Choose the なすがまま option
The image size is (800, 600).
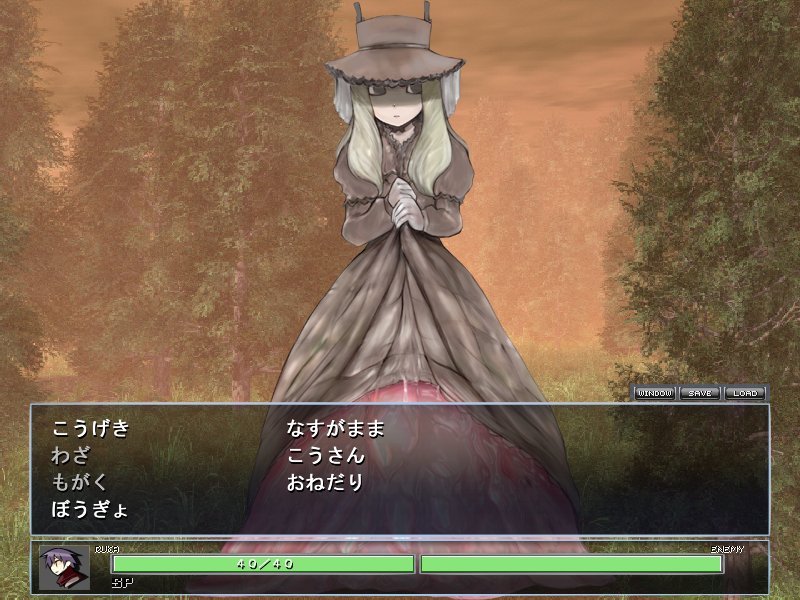335,429
